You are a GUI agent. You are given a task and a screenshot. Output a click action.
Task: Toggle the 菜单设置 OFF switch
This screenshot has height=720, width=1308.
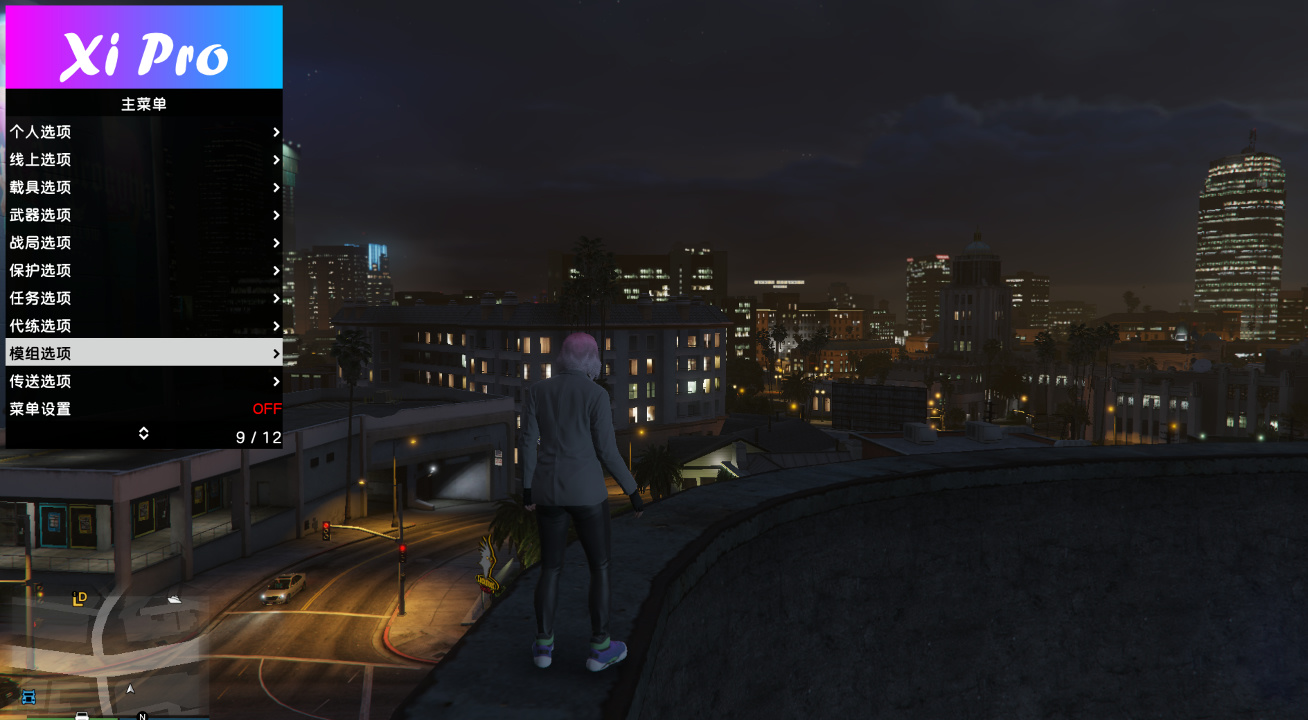click(x=266, y=409)
